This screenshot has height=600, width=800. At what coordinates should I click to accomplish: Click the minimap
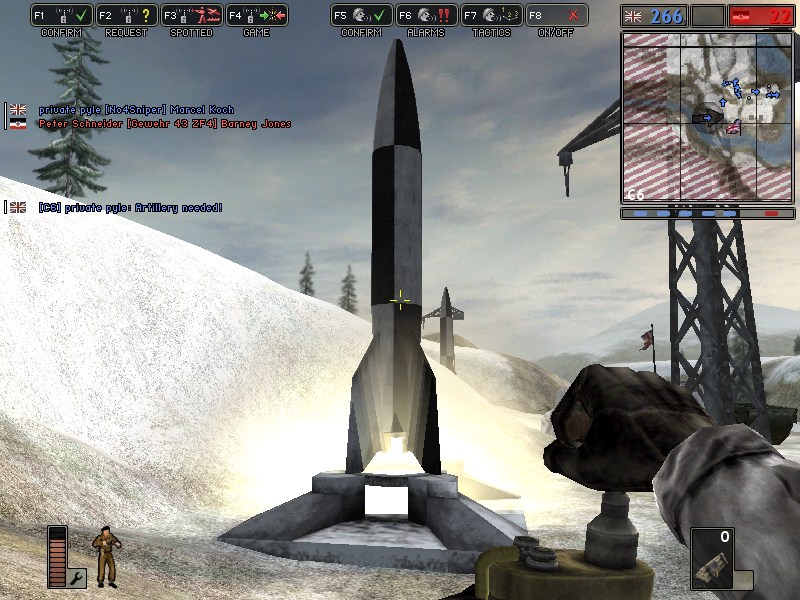pyautogui.click(x=707, y=117)
